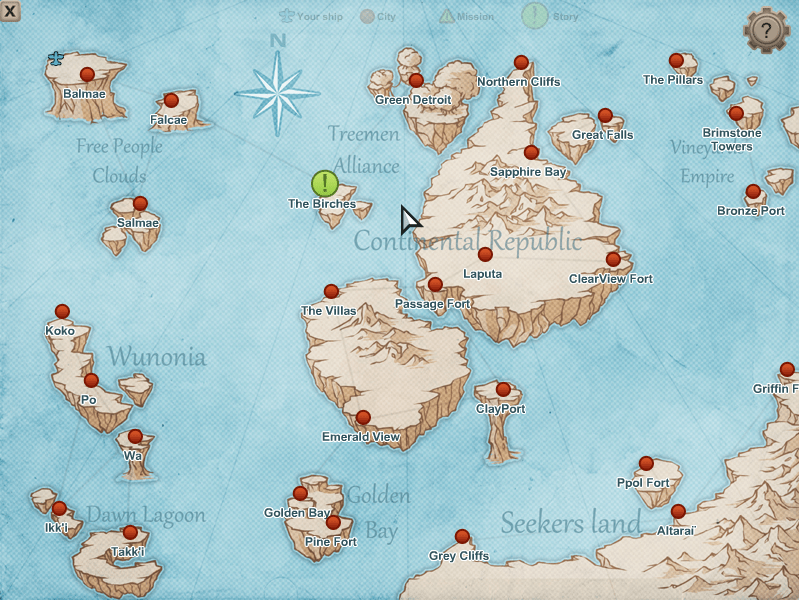Click the Passage Fort city marker

coord(435,284)
